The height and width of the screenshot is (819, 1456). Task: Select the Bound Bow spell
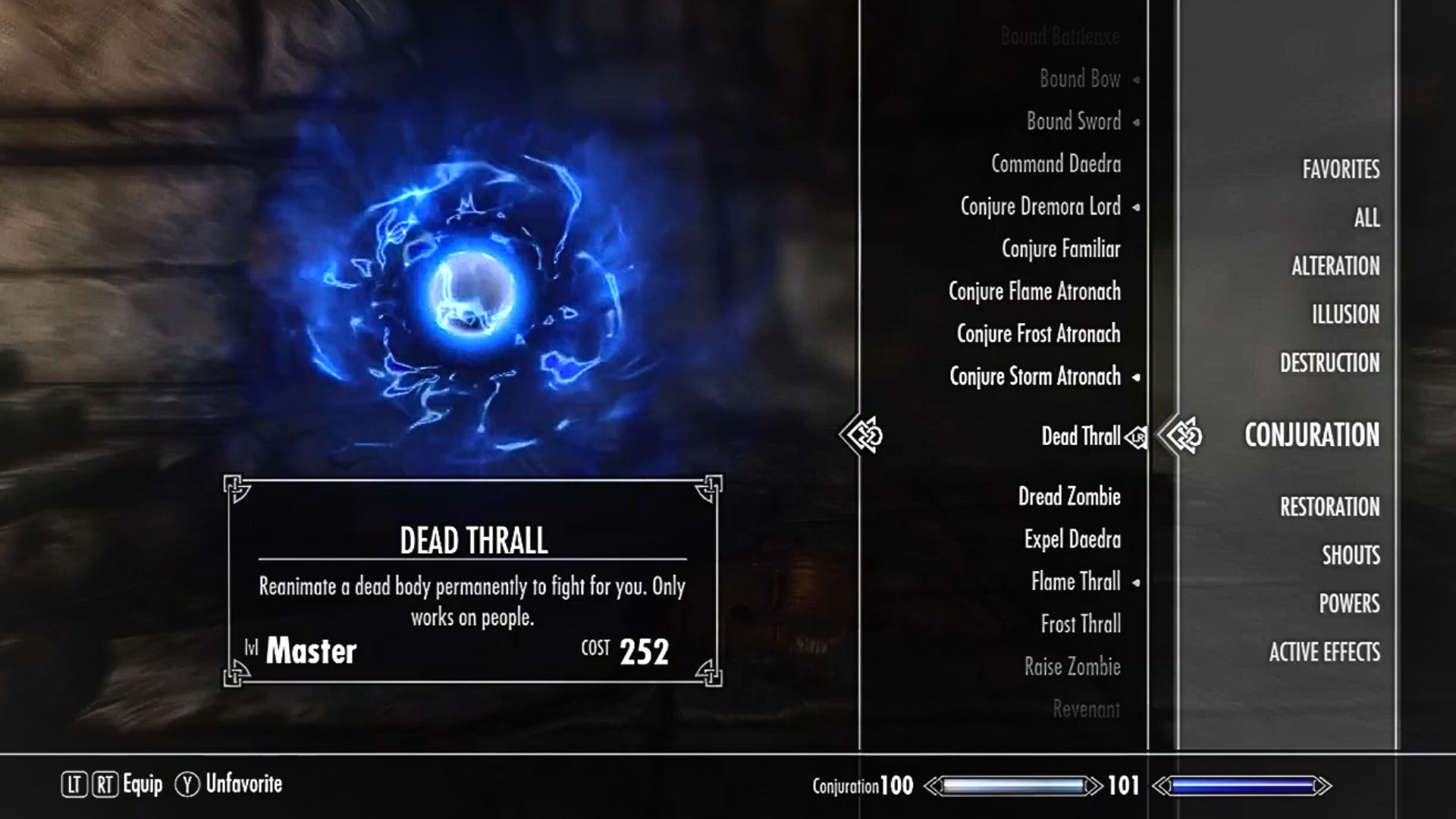[1080, 79]
